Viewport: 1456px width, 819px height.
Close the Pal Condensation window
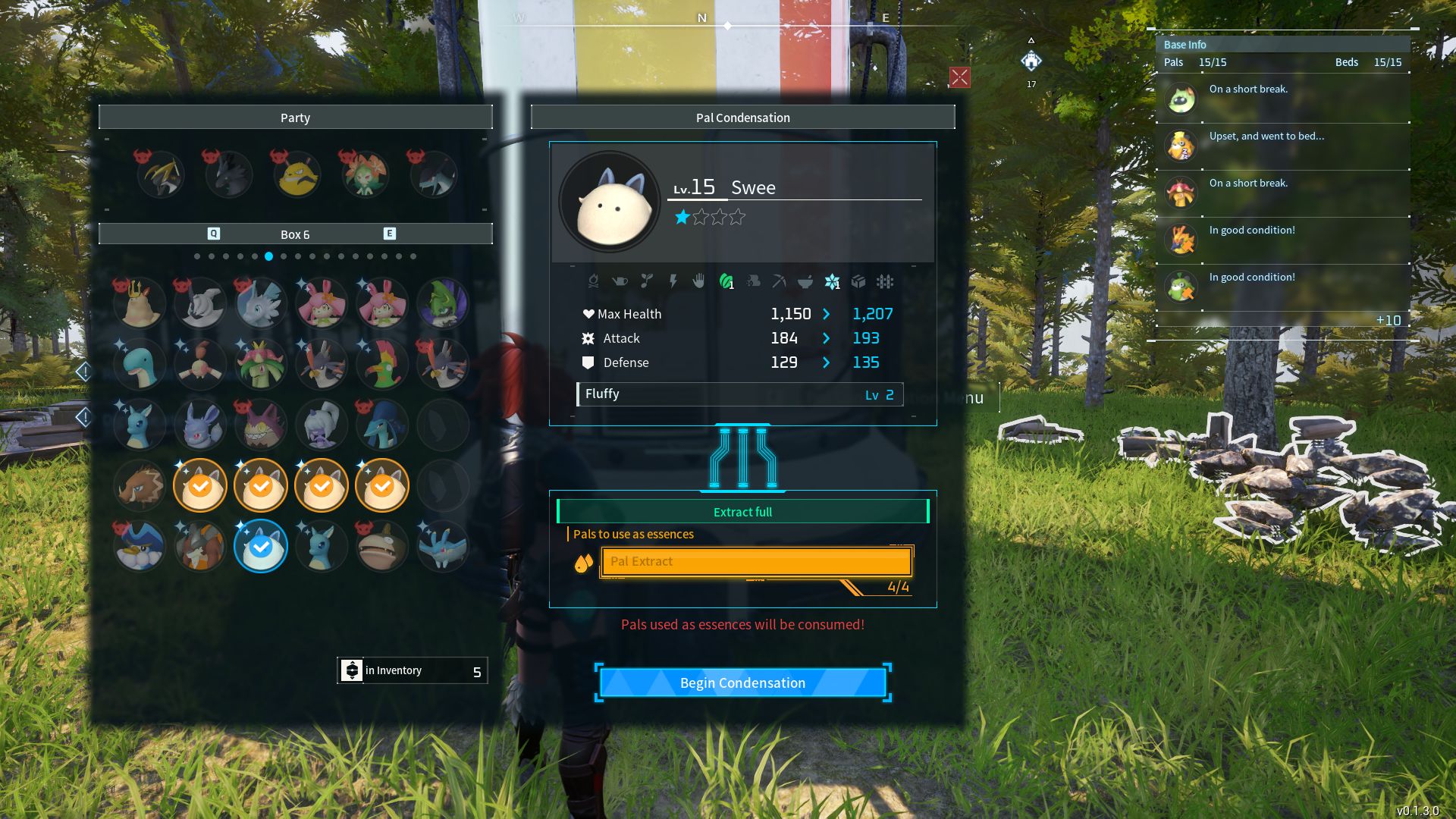coord(959,77)
